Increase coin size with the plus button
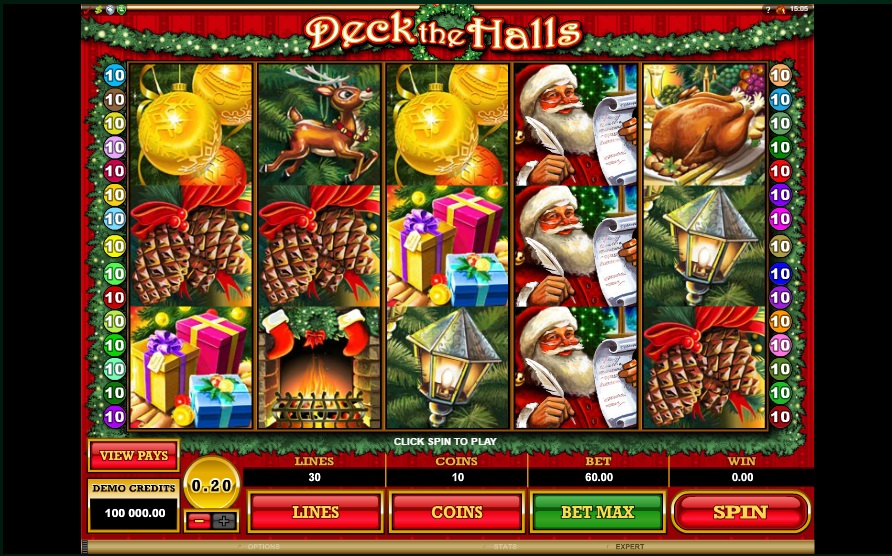The image size is (892, 556). click(224, 520)
